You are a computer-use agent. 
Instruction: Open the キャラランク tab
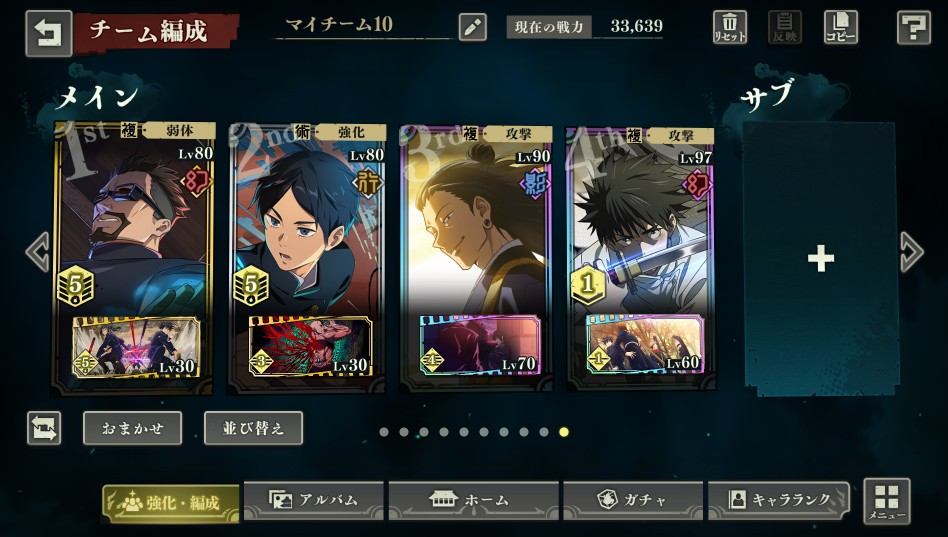coord(779,500)
